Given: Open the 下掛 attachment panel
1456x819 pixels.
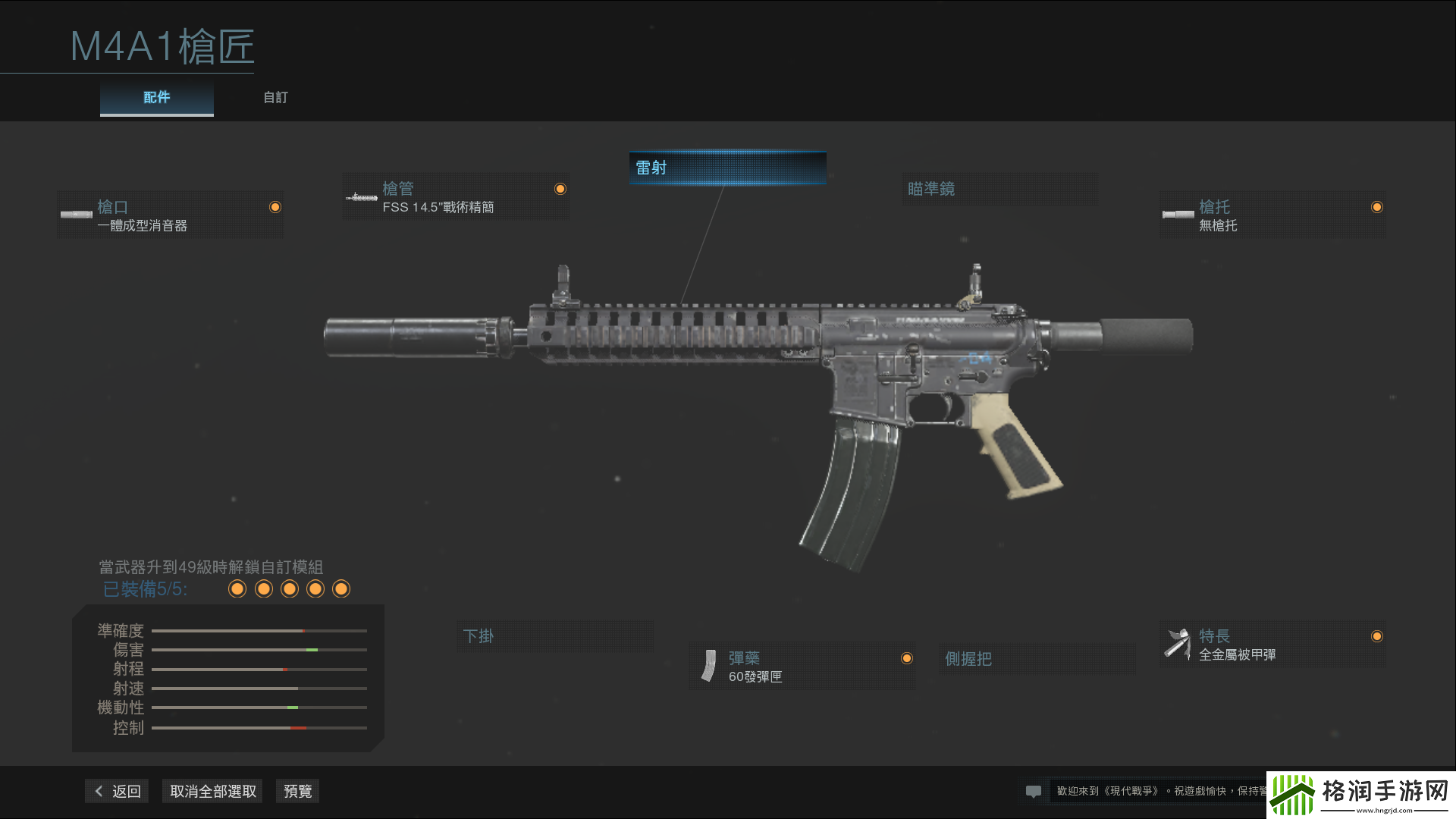Looking at the screenshot, I should click(555, 636).
